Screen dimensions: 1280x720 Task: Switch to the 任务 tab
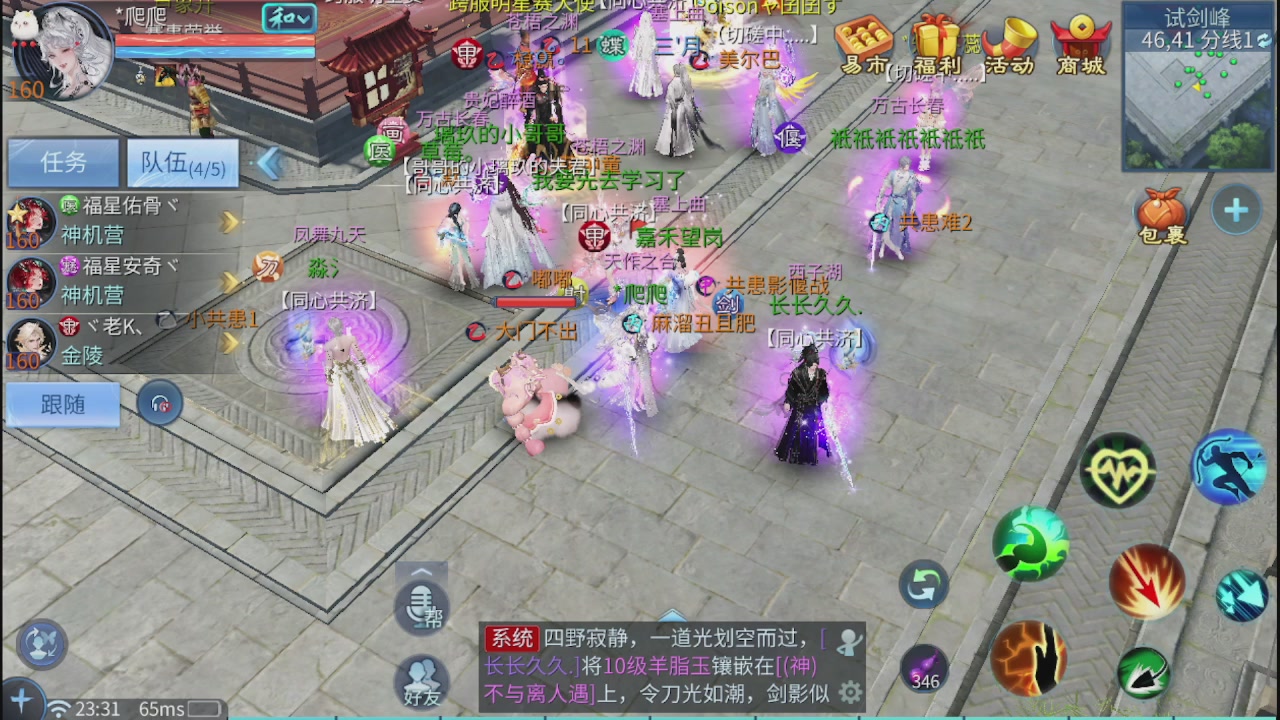tap(62, 163)
